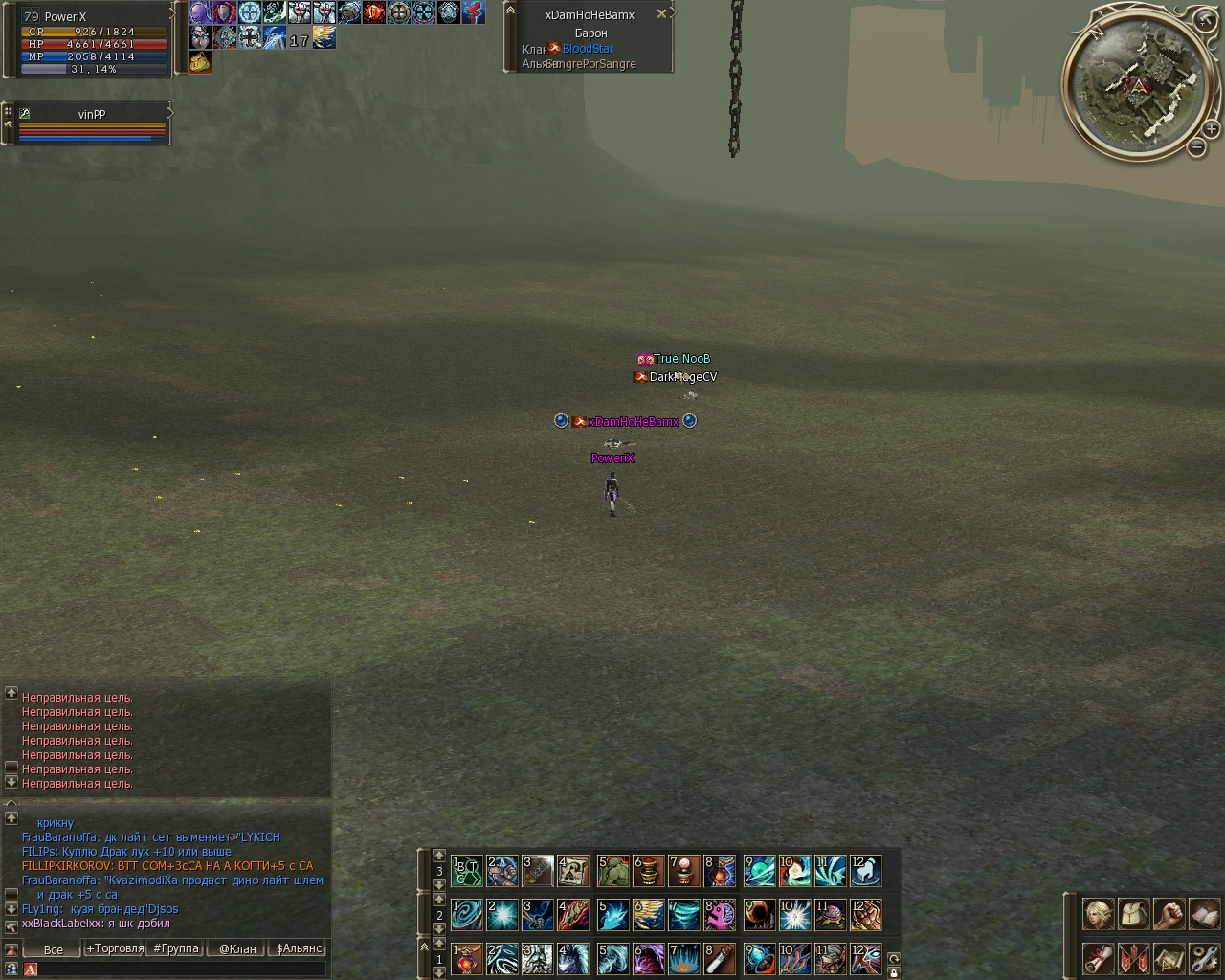Select the @Клан clan chat tab

coord(237,948)
